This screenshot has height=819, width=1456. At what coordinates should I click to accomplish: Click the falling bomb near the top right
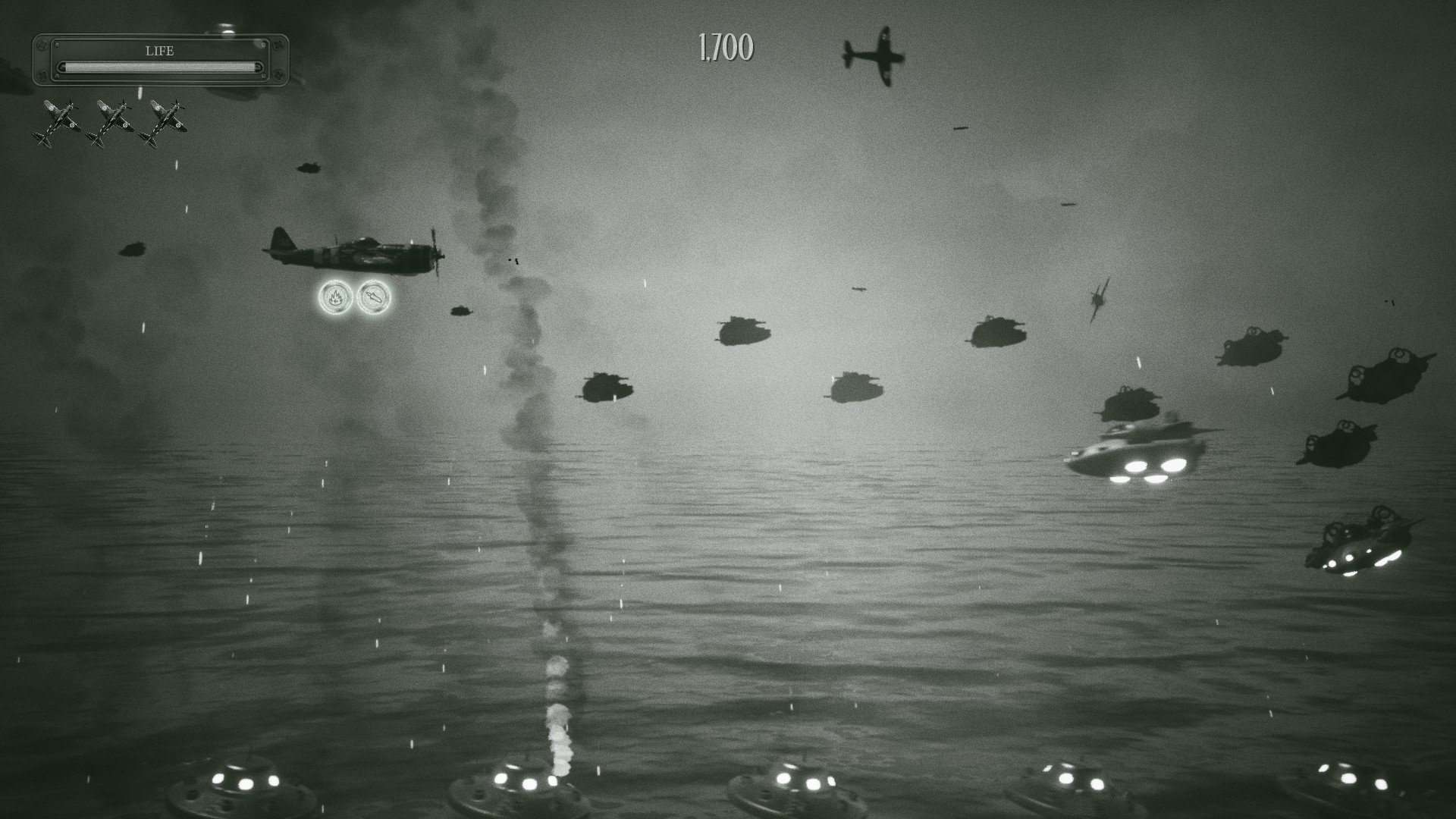[x=962, y=127]
